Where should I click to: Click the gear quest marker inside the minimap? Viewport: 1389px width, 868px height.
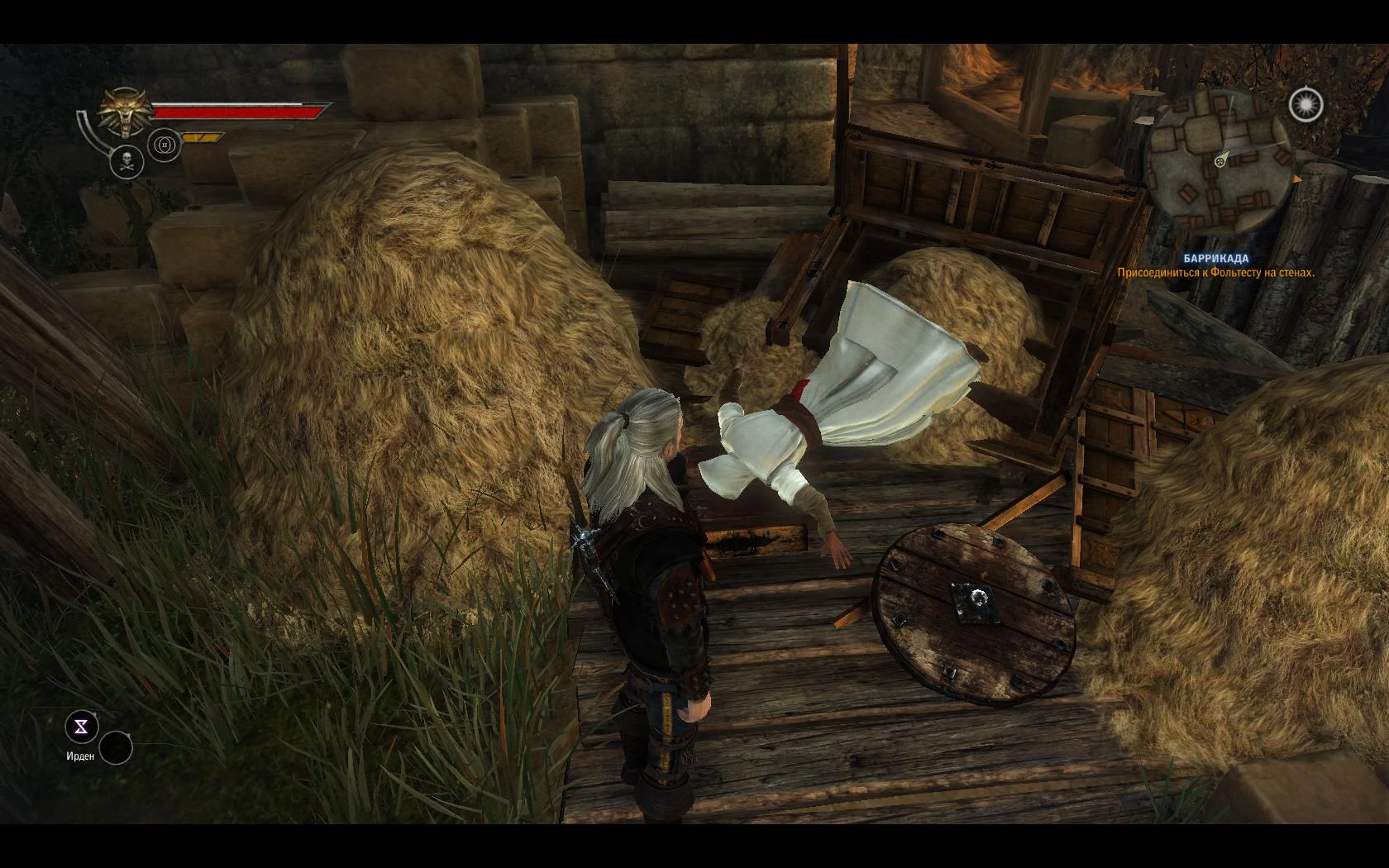(1220, 162)
